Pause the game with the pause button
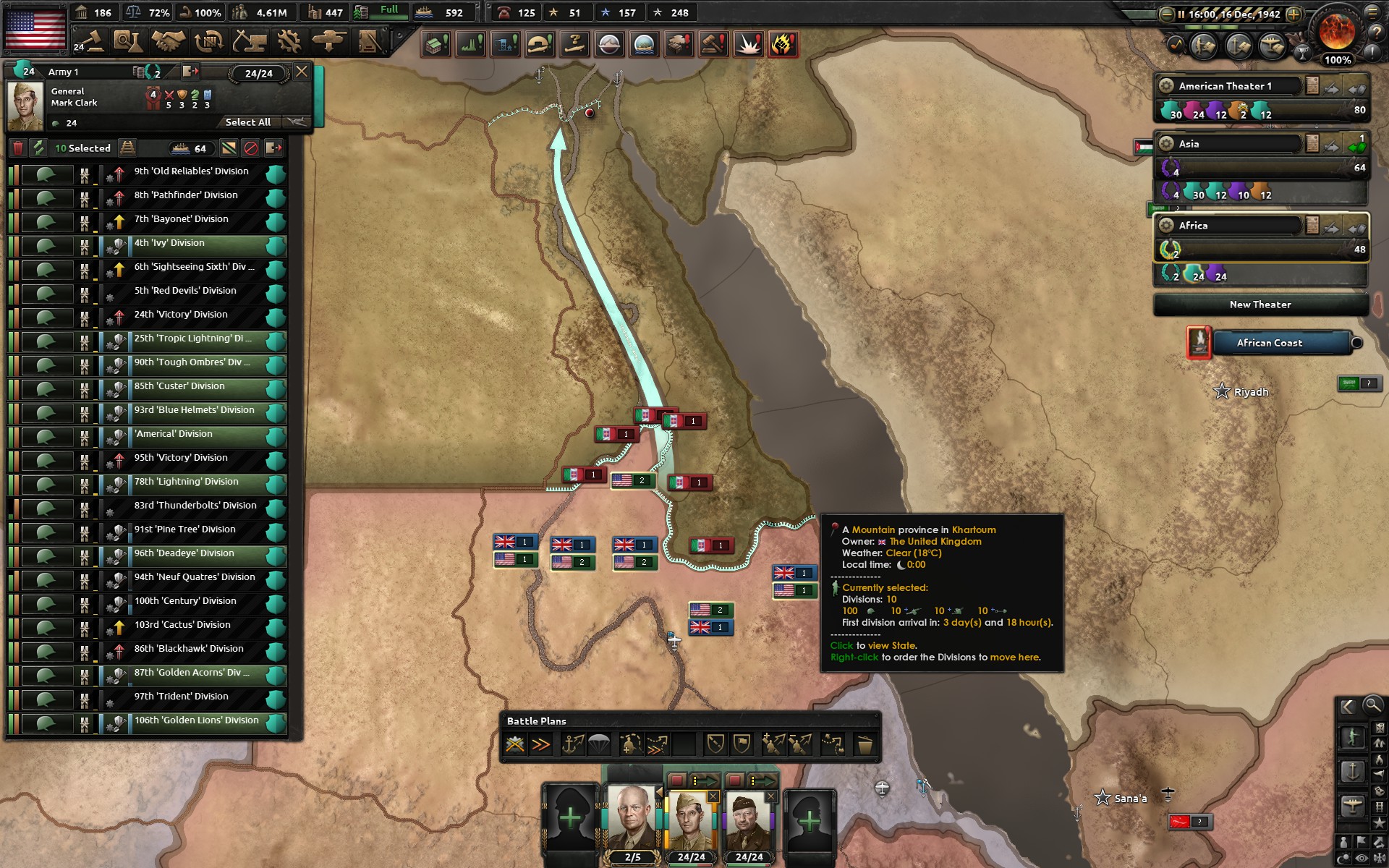This screenshot has width=1389, height=868. pos(1181,13)
